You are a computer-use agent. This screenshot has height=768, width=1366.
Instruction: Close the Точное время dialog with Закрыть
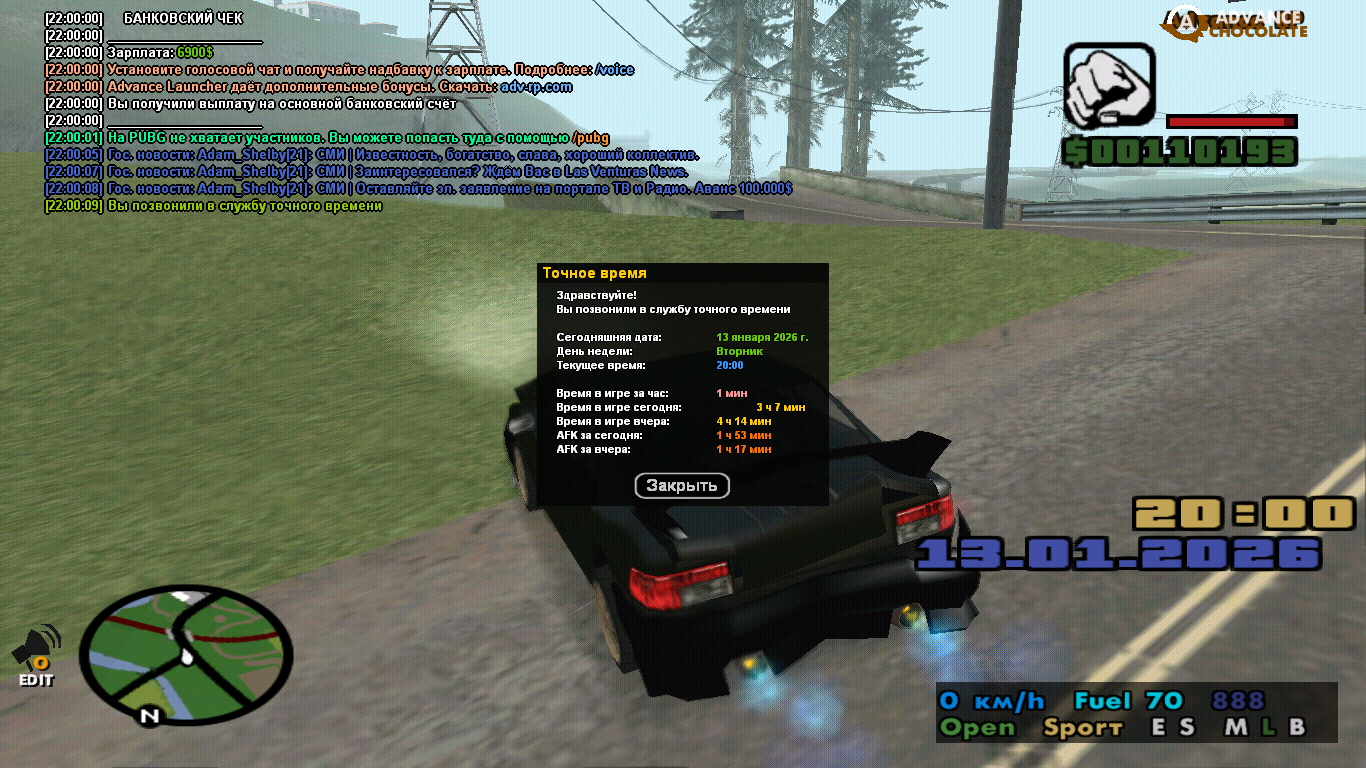pyautogui.click(x=682, y=486)
